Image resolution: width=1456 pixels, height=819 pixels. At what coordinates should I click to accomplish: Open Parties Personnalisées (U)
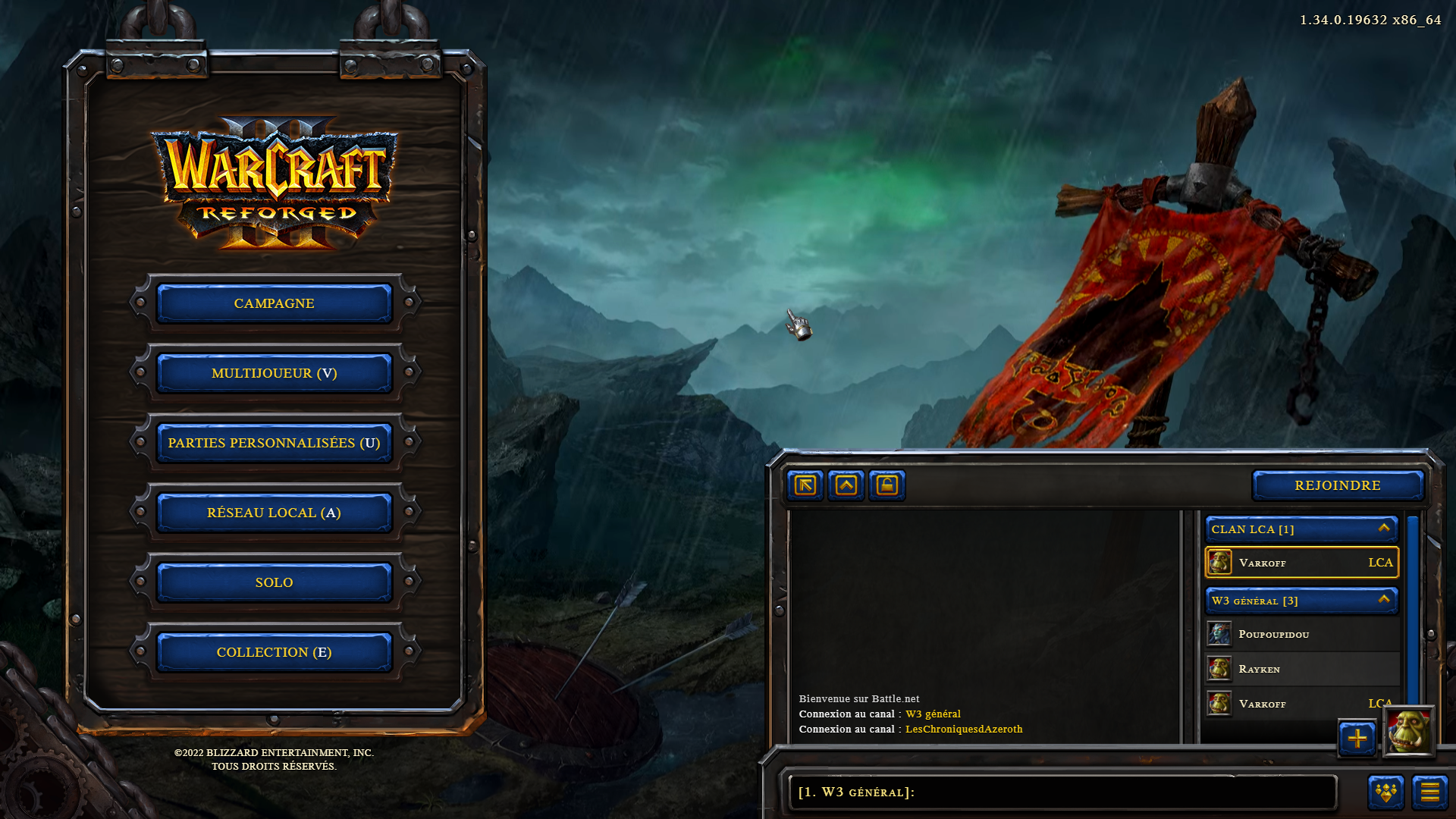pyautogui.click(x=274, y=443)
